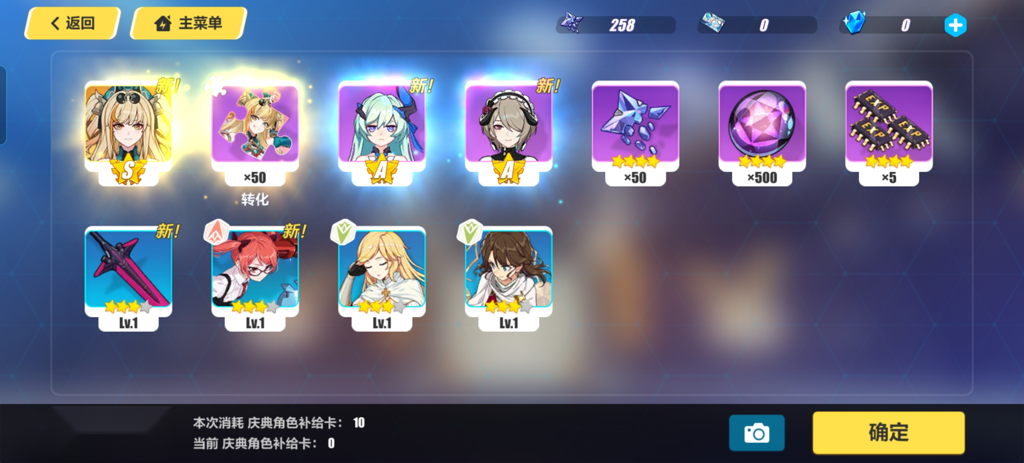This screenshot has height=463, width=1024.
Task: Select the ×50 转化 fragment card
Action: pos(255,131)
